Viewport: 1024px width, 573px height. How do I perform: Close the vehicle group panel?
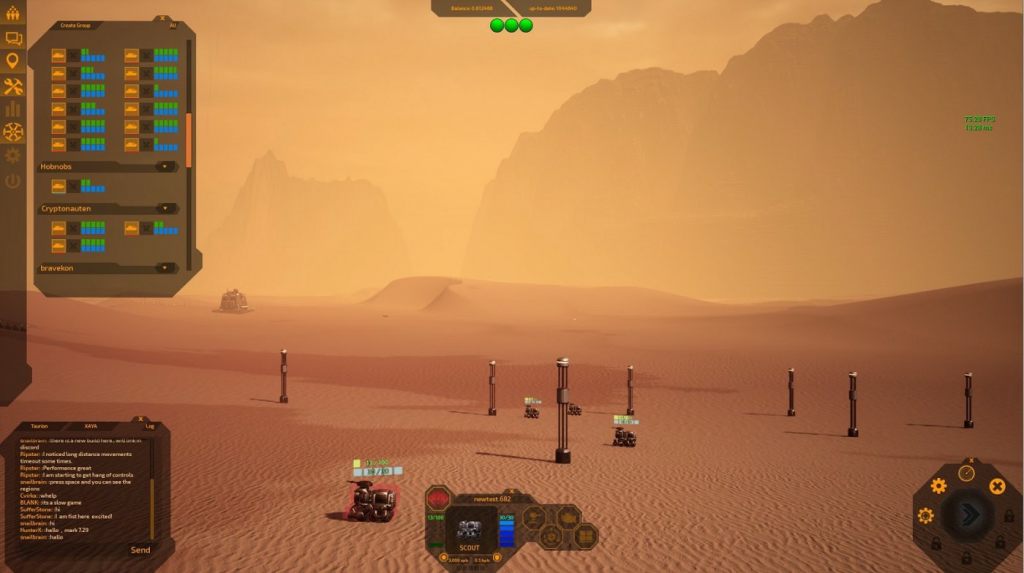point(162,18)
